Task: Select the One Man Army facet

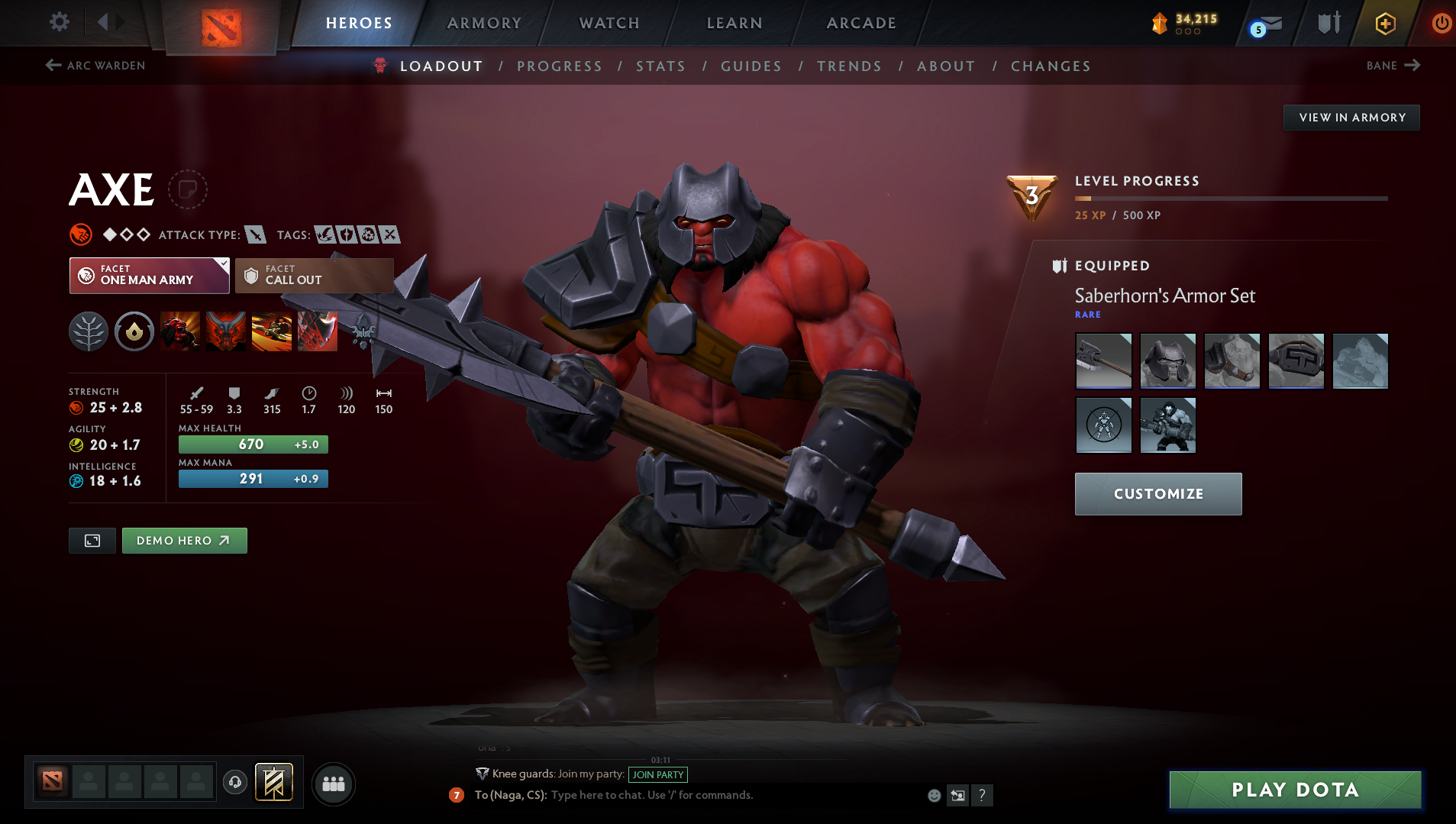Action: (x=149, y=276)
